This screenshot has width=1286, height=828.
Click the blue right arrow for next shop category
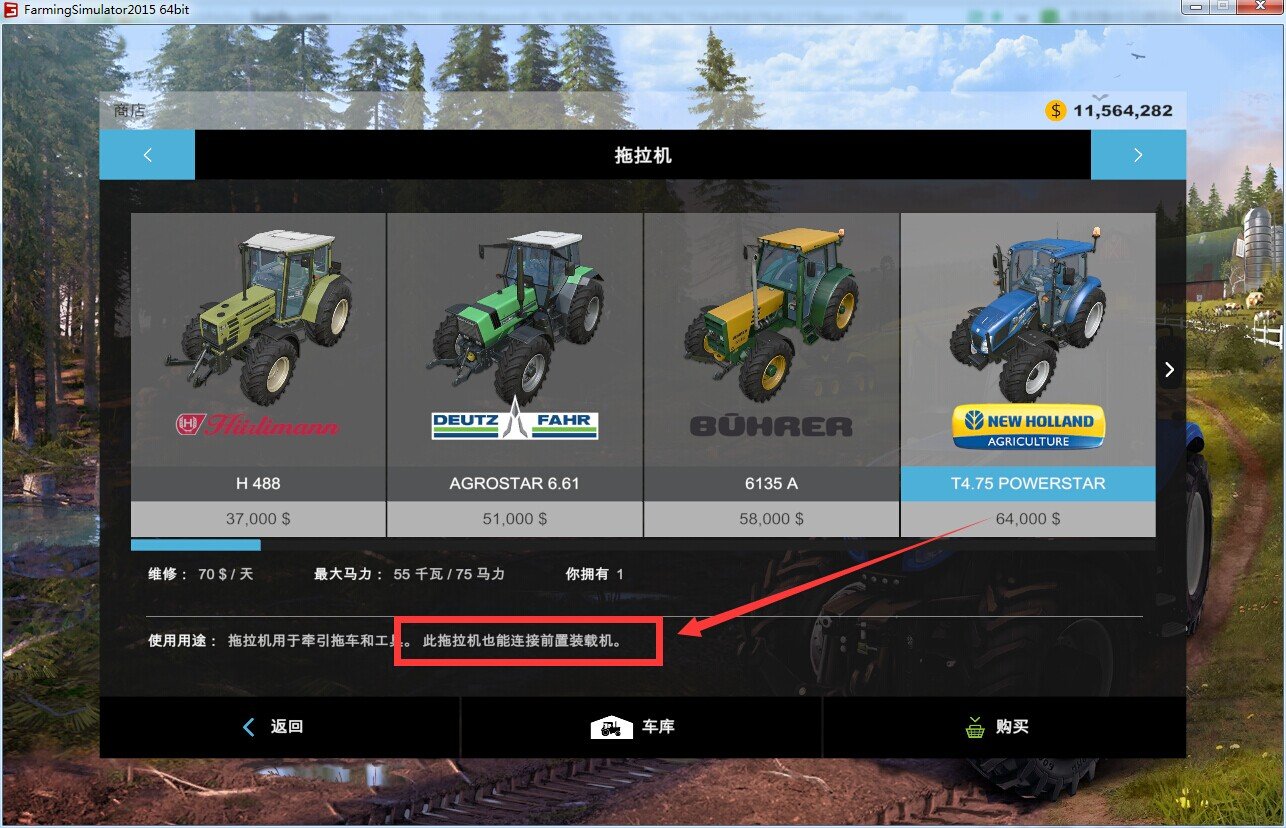pos(1138,155)
